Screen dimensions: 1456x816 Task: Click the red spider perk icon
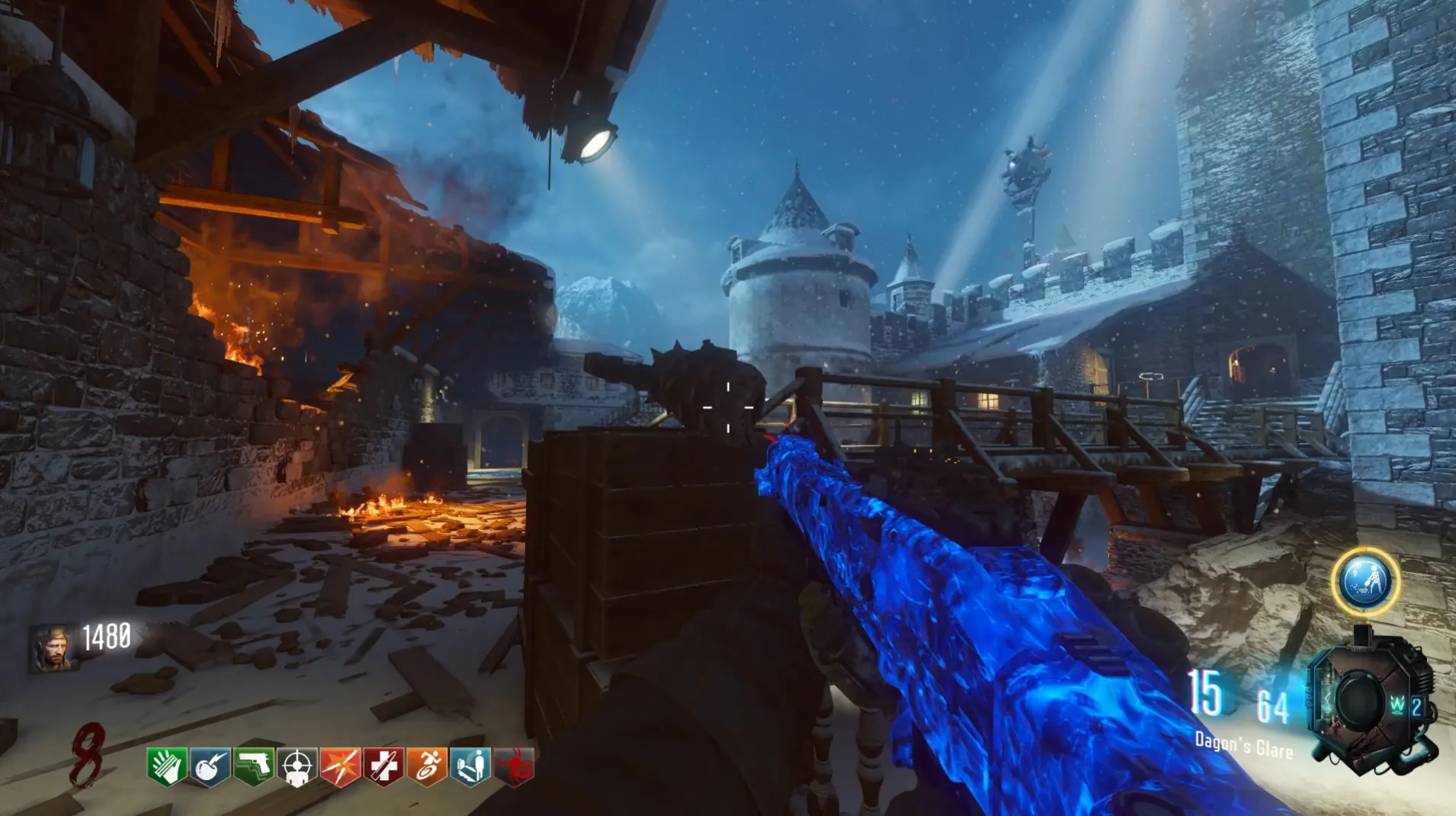tap(514, 765)
